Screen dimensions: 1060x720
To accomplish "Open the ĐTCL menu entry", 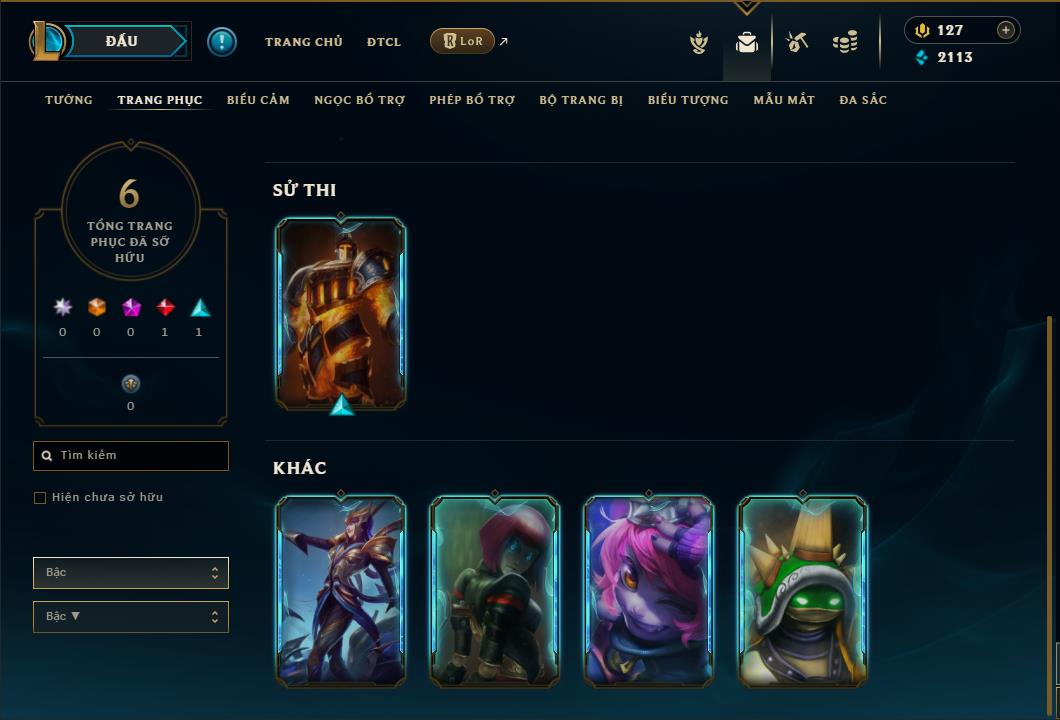I will click(x=383, y=42).
